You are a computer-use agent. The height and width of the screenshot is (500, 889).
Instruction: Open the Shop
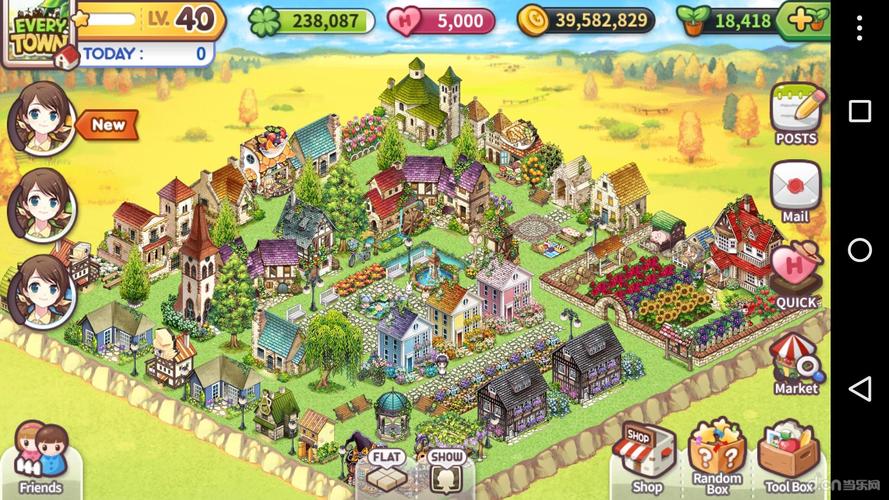646,457
